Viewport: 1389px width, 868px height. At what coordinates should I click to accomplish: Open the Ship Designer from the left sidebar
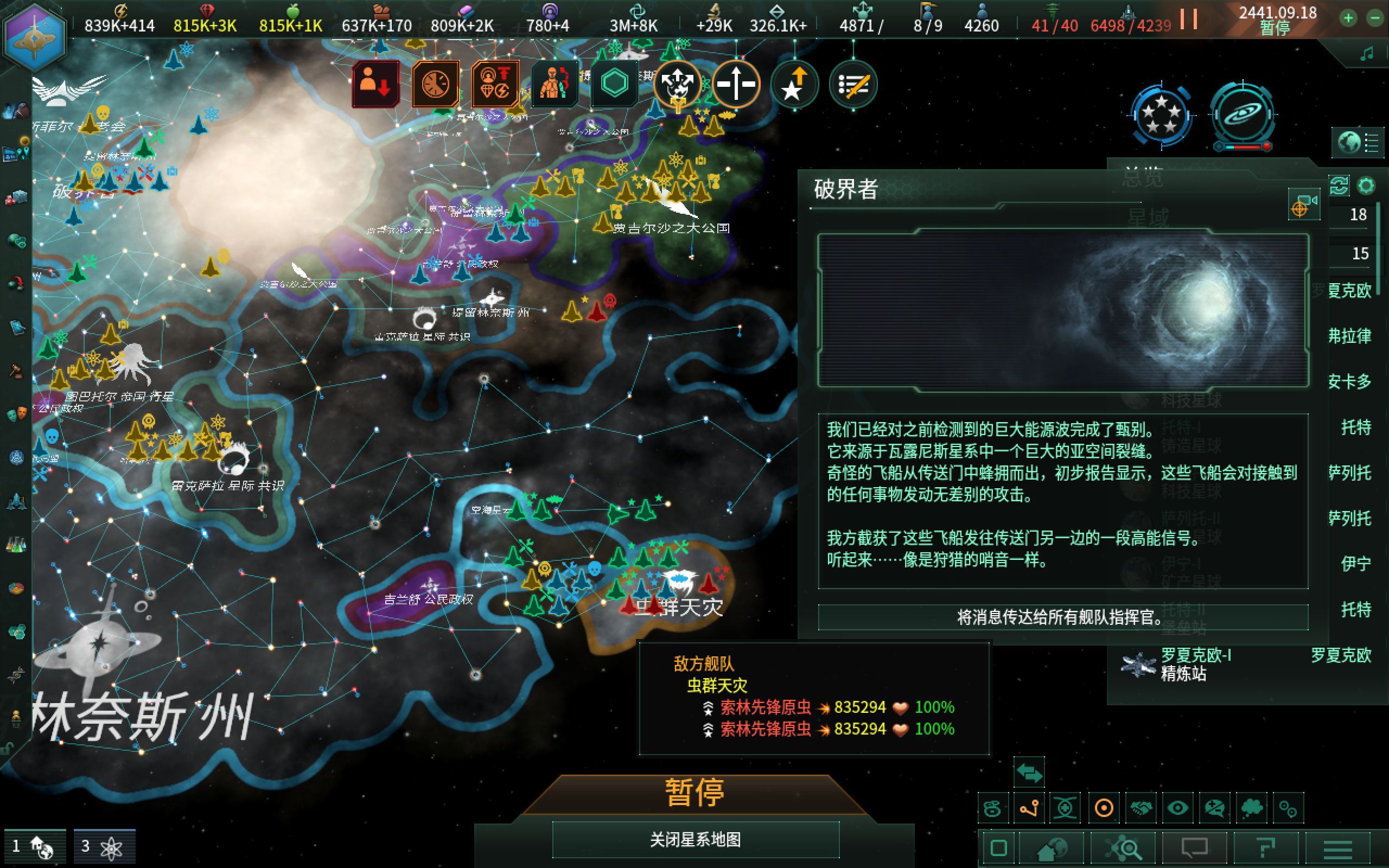click(x=16, y=502)
